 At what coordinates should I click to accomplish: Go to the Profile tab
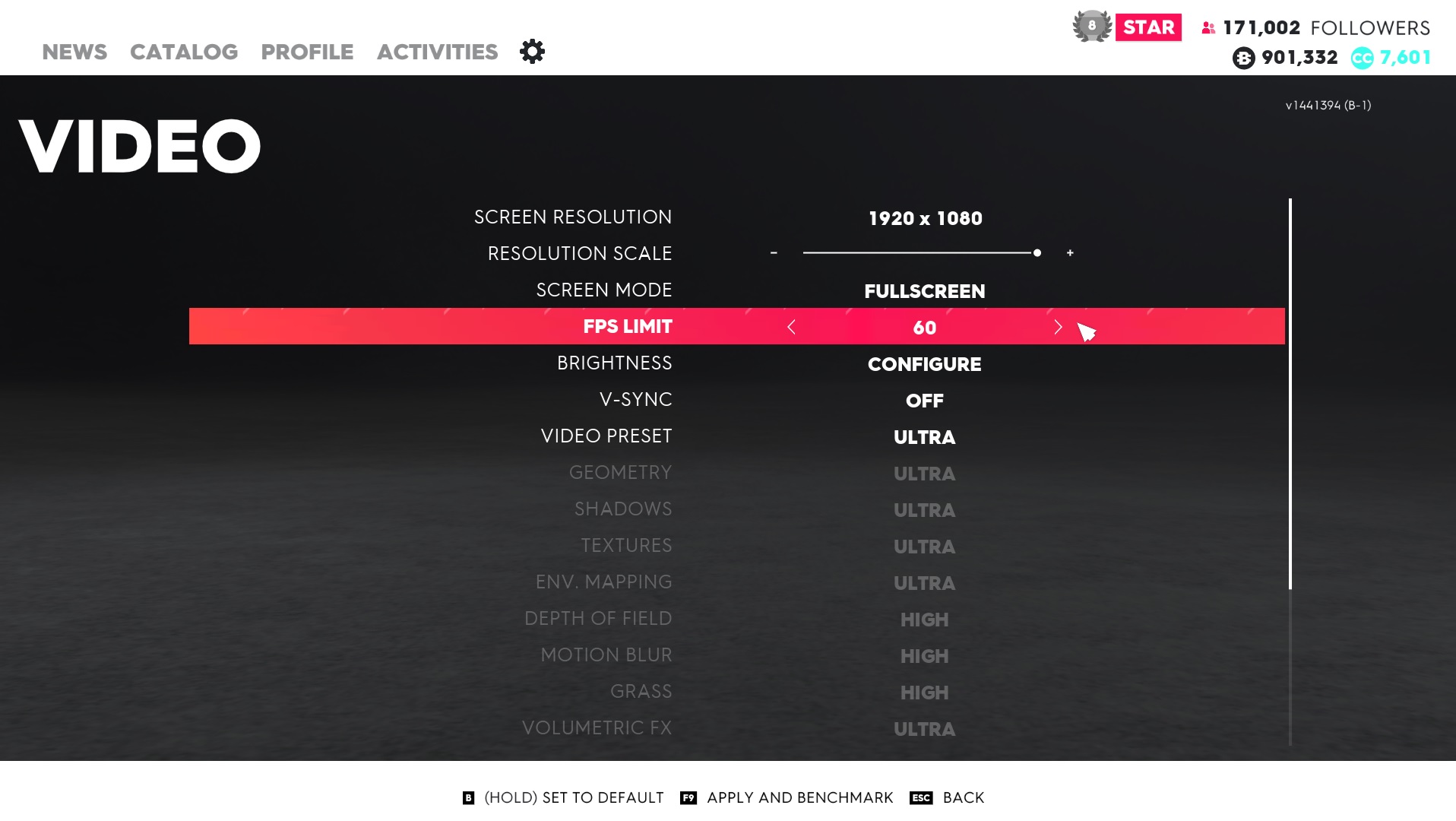(x=307, y=52)
